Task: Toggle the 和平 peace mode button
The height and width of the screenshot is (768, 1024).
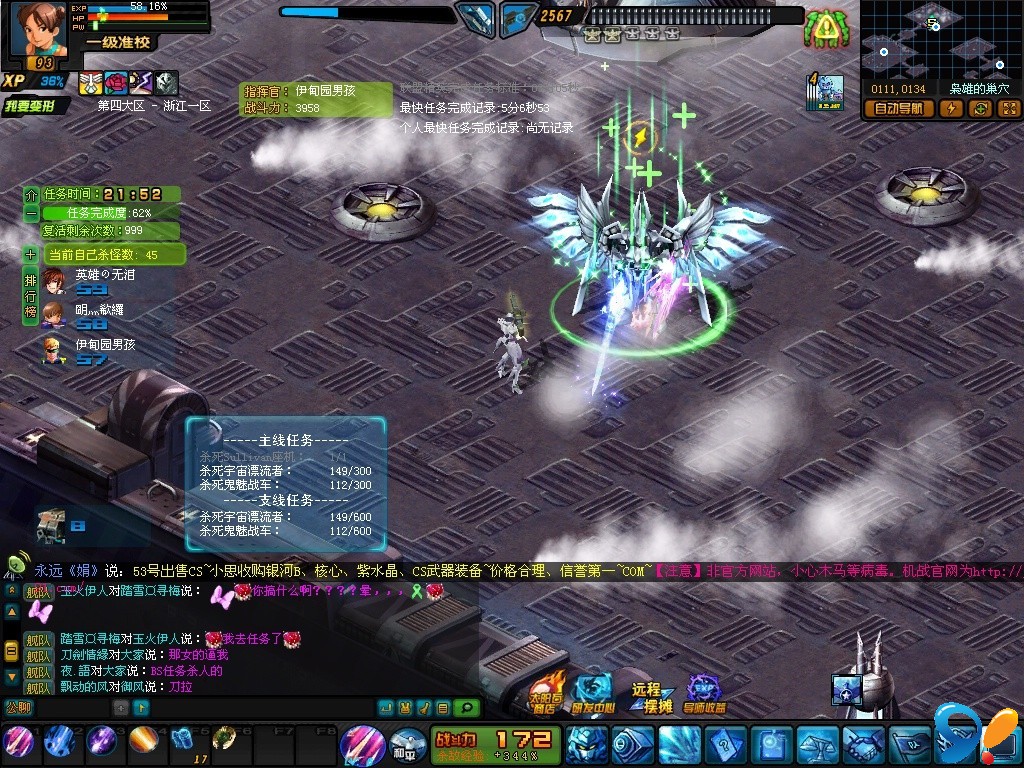Action: [403, 745]
